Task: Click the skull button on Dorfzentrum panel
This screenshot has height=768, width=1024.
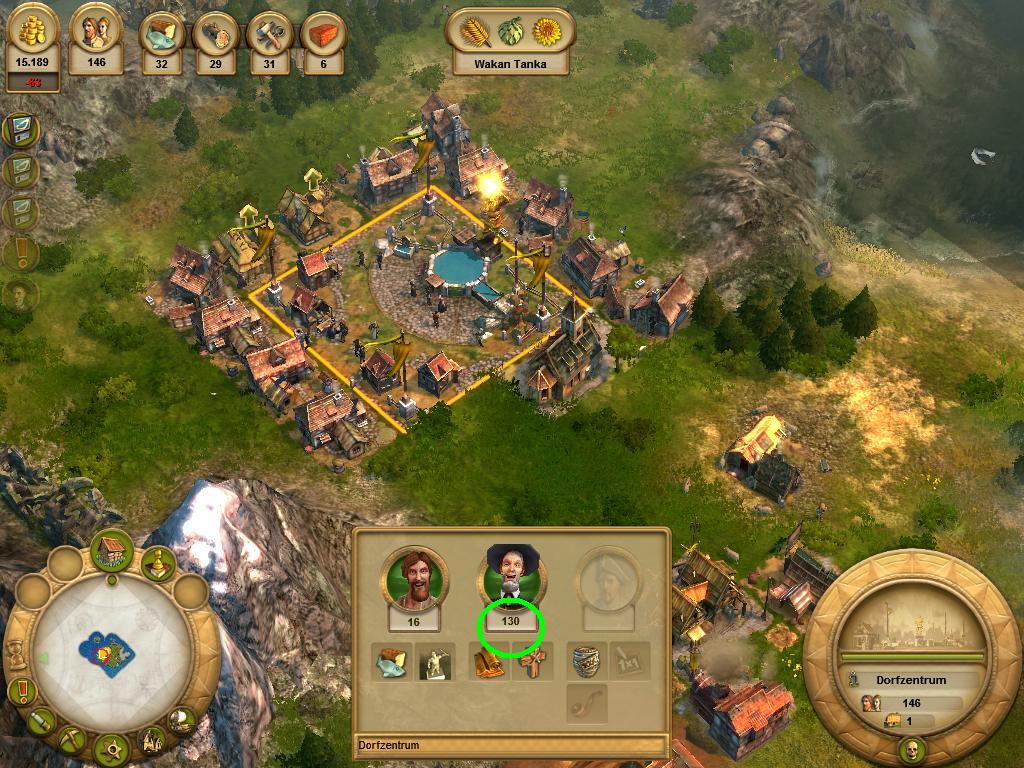Action: (x=912, y=749)
